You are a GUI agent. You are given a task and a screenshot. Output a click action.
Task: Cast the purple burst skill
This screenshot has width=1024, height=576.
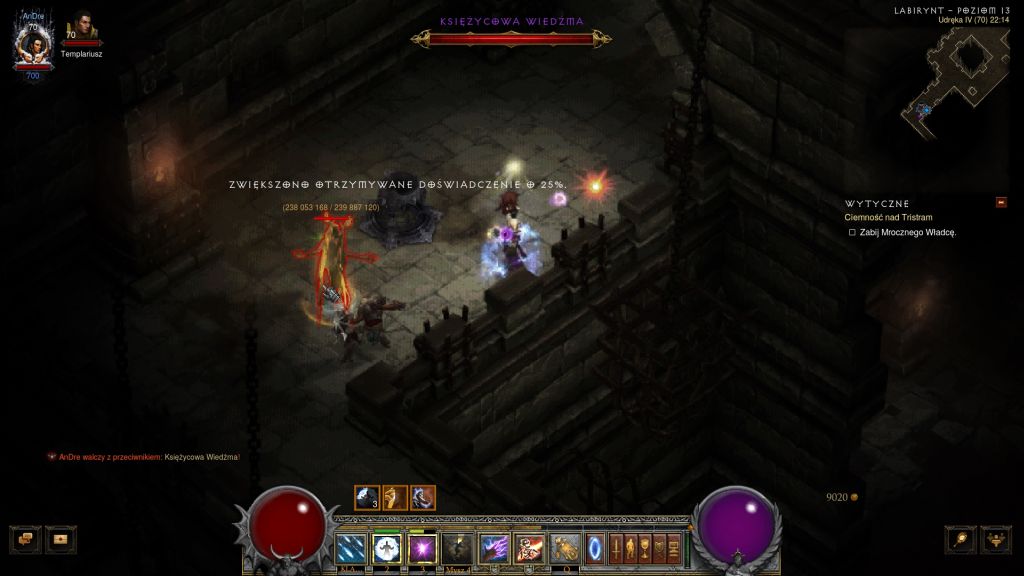coord(422,548)
